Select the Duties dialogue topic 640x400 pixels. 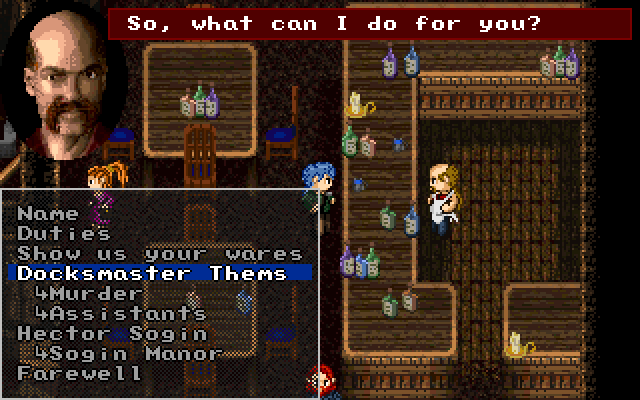click(64, 233)
